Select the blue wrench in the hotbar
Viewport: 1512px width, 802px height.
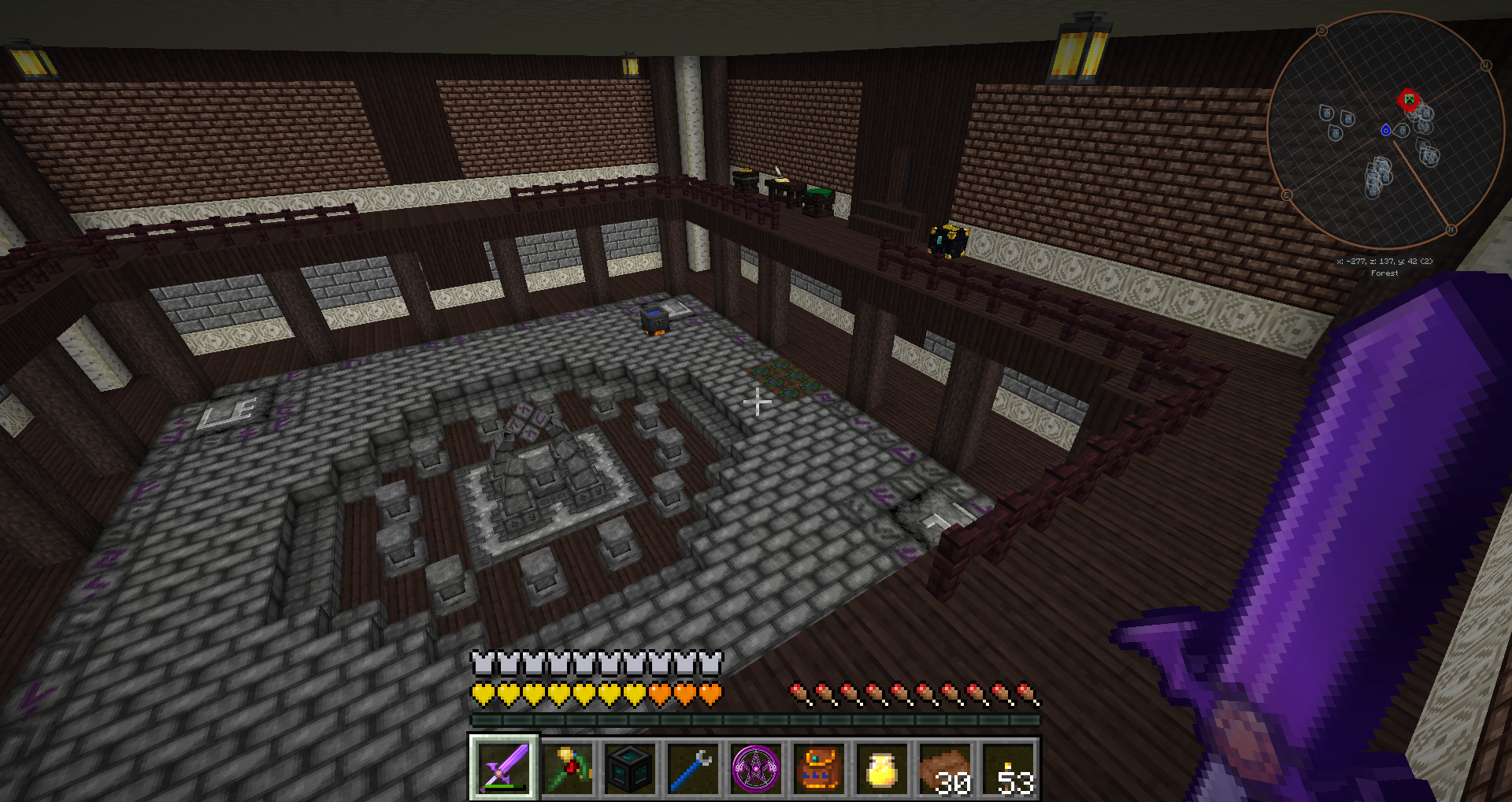coord(694,767)
